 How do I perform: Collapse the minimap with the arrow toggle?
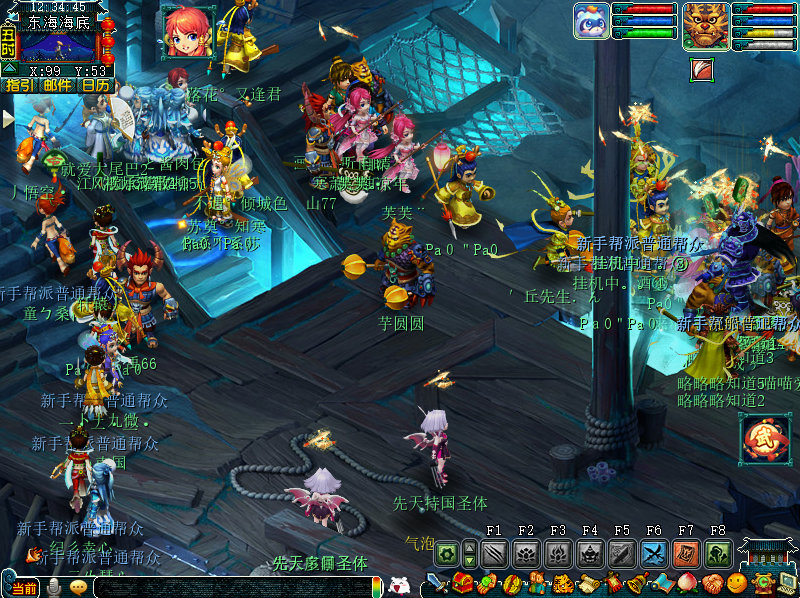pos(9,68)
